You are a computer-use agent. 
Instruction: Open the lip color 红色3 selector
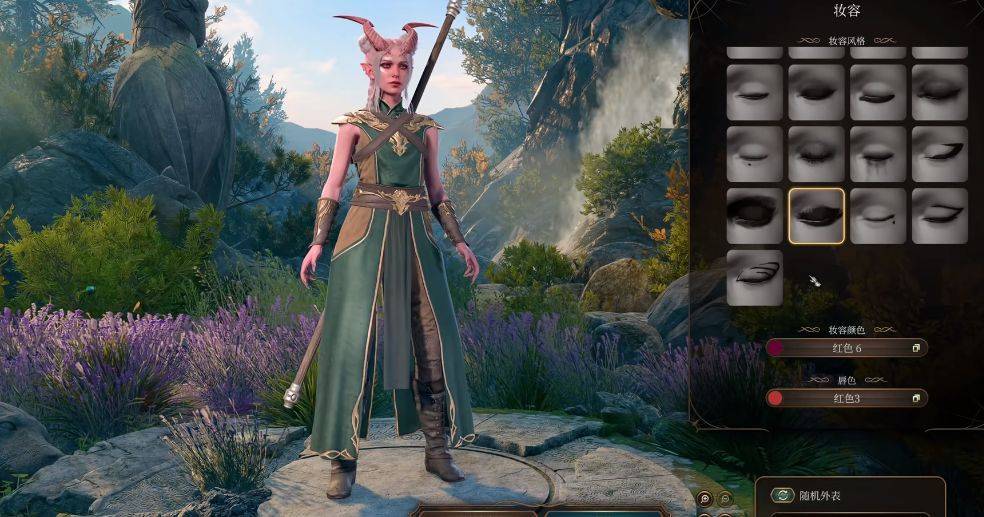[x=846, y=398]
